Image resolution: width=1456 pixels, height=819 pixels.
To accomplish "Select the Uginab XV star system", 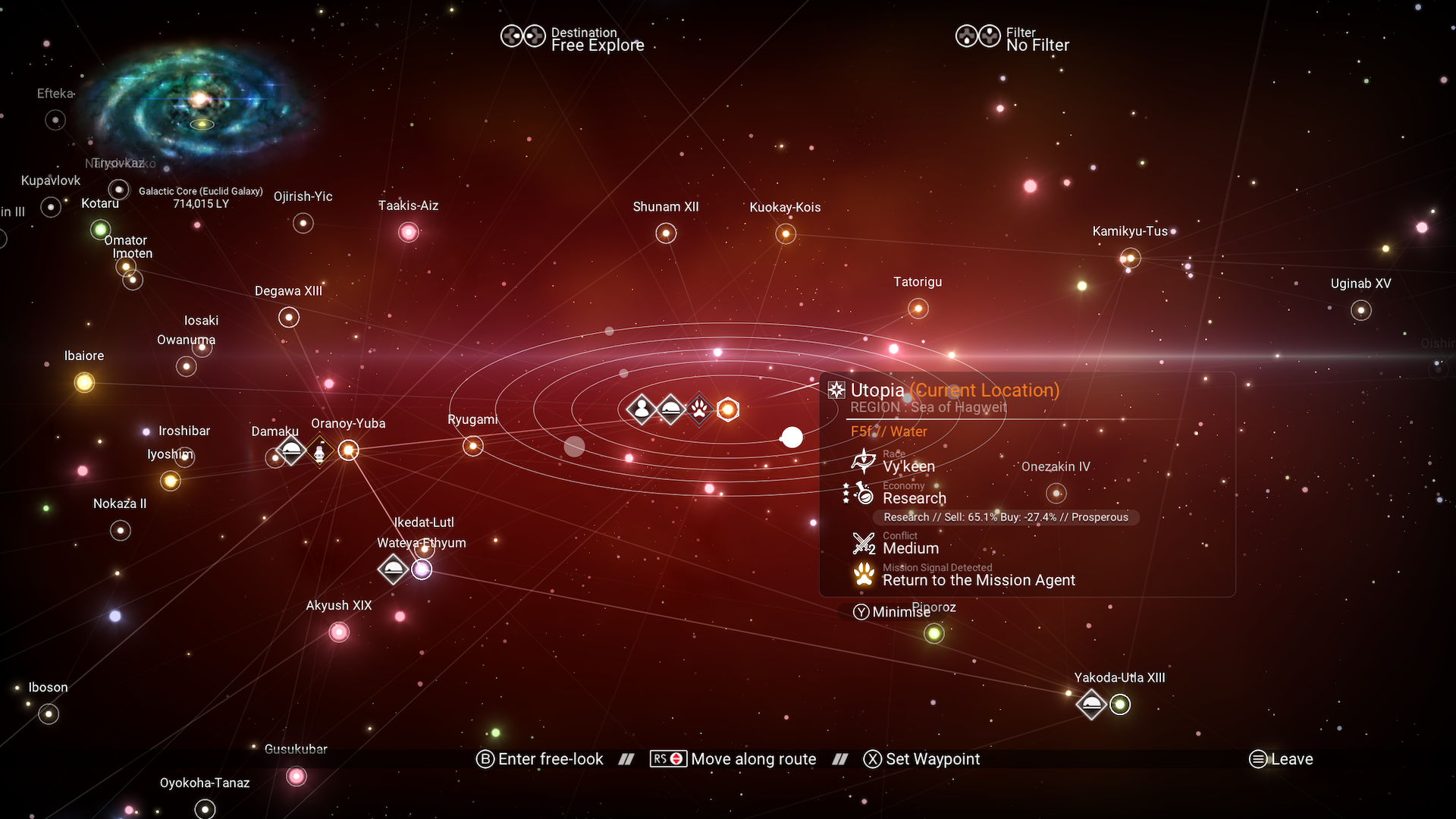I will tap(1361, 310).
